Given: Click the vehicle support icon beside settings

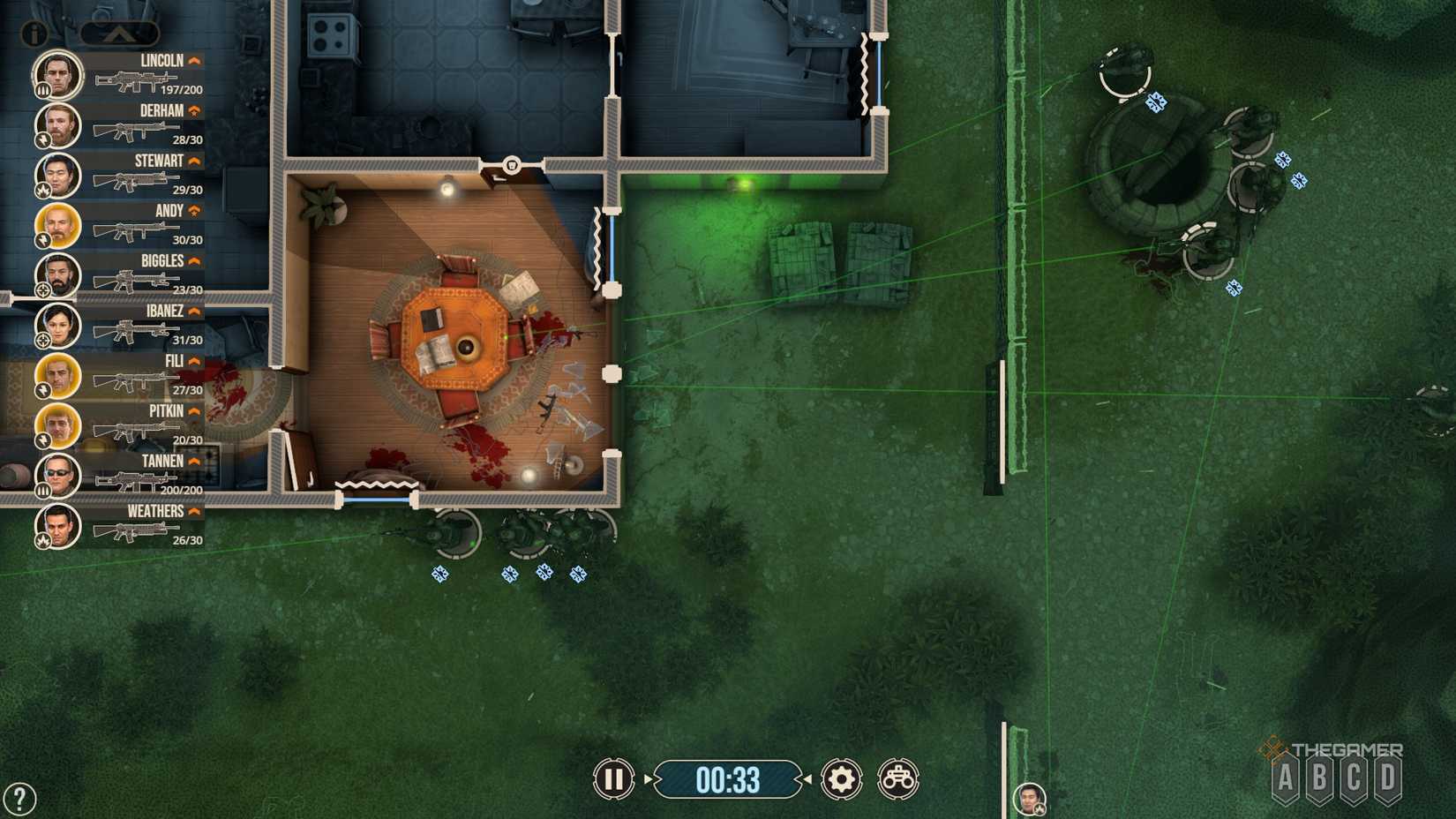Looking at the screenshot, I should (x=899, y=780).
